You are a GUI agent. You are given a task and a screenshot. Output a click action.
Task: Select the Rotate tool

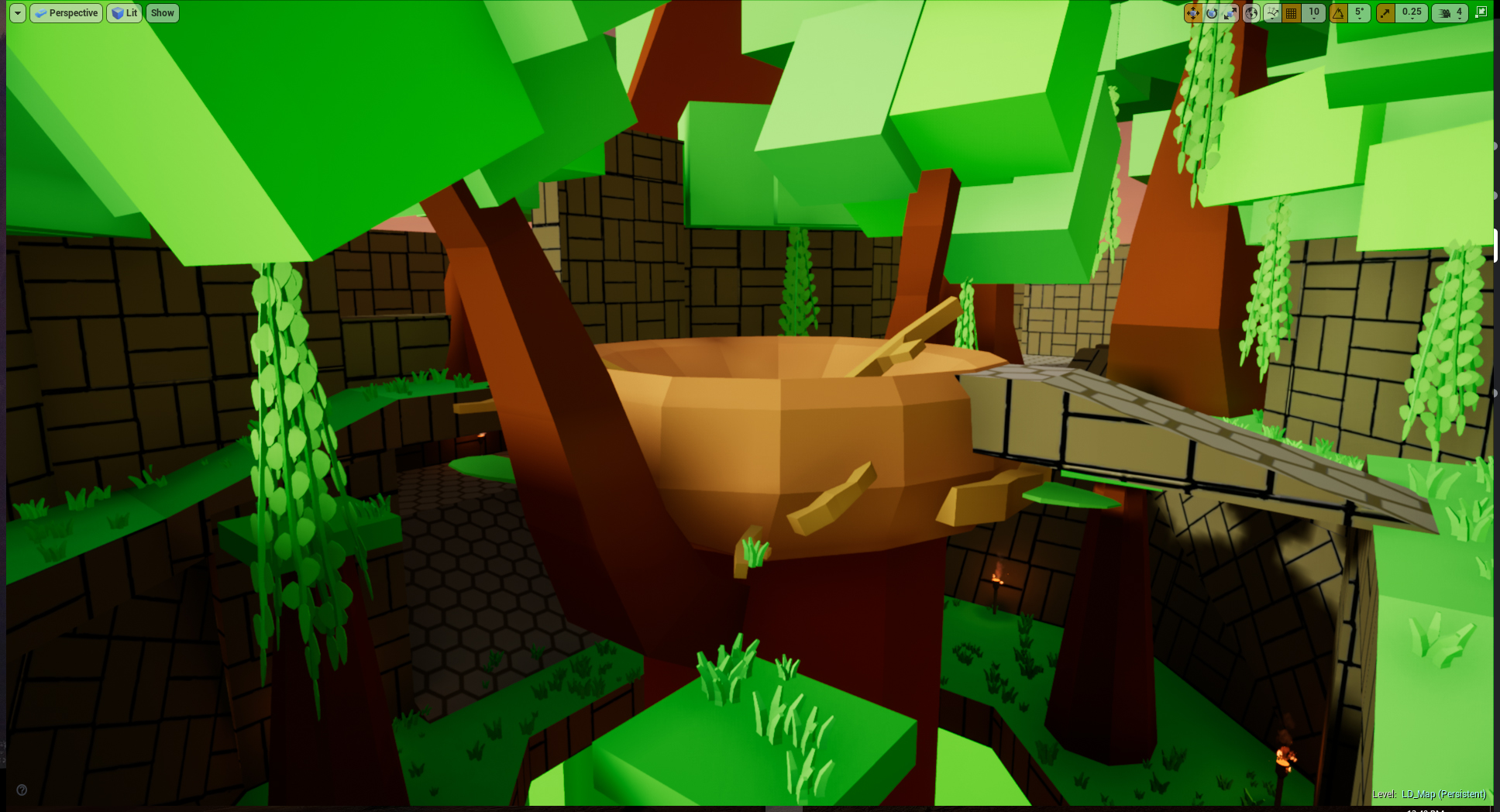[x=1212, y=12]
